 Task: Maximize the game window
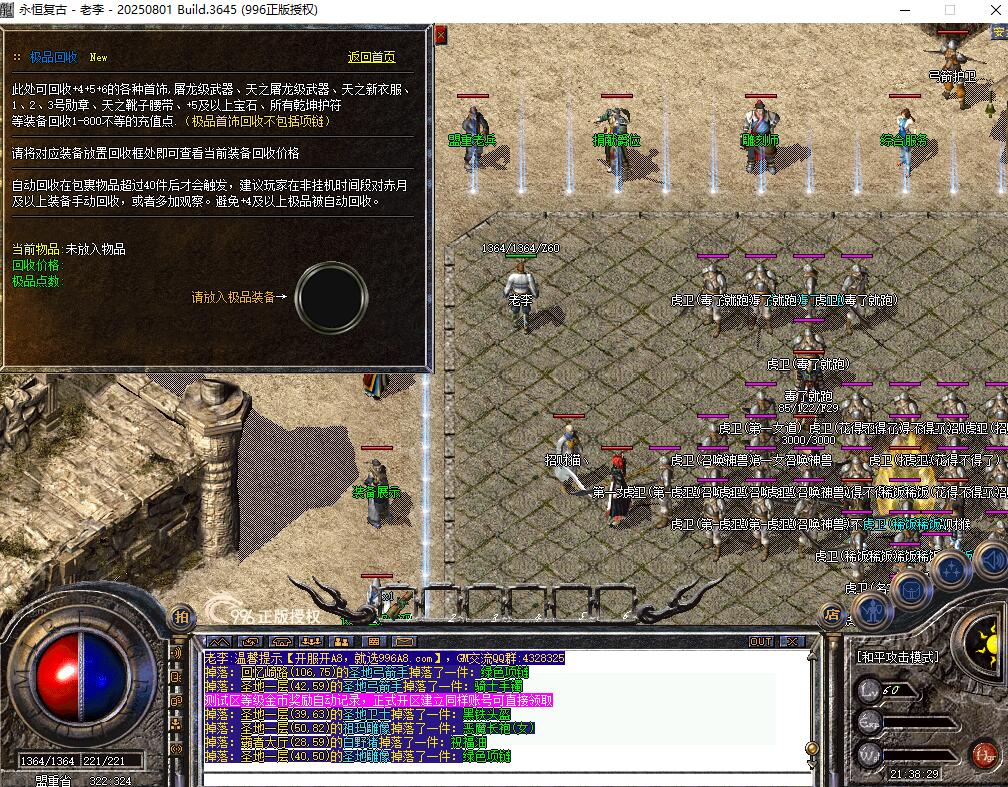pyautogui.click(x=950, y=10)
